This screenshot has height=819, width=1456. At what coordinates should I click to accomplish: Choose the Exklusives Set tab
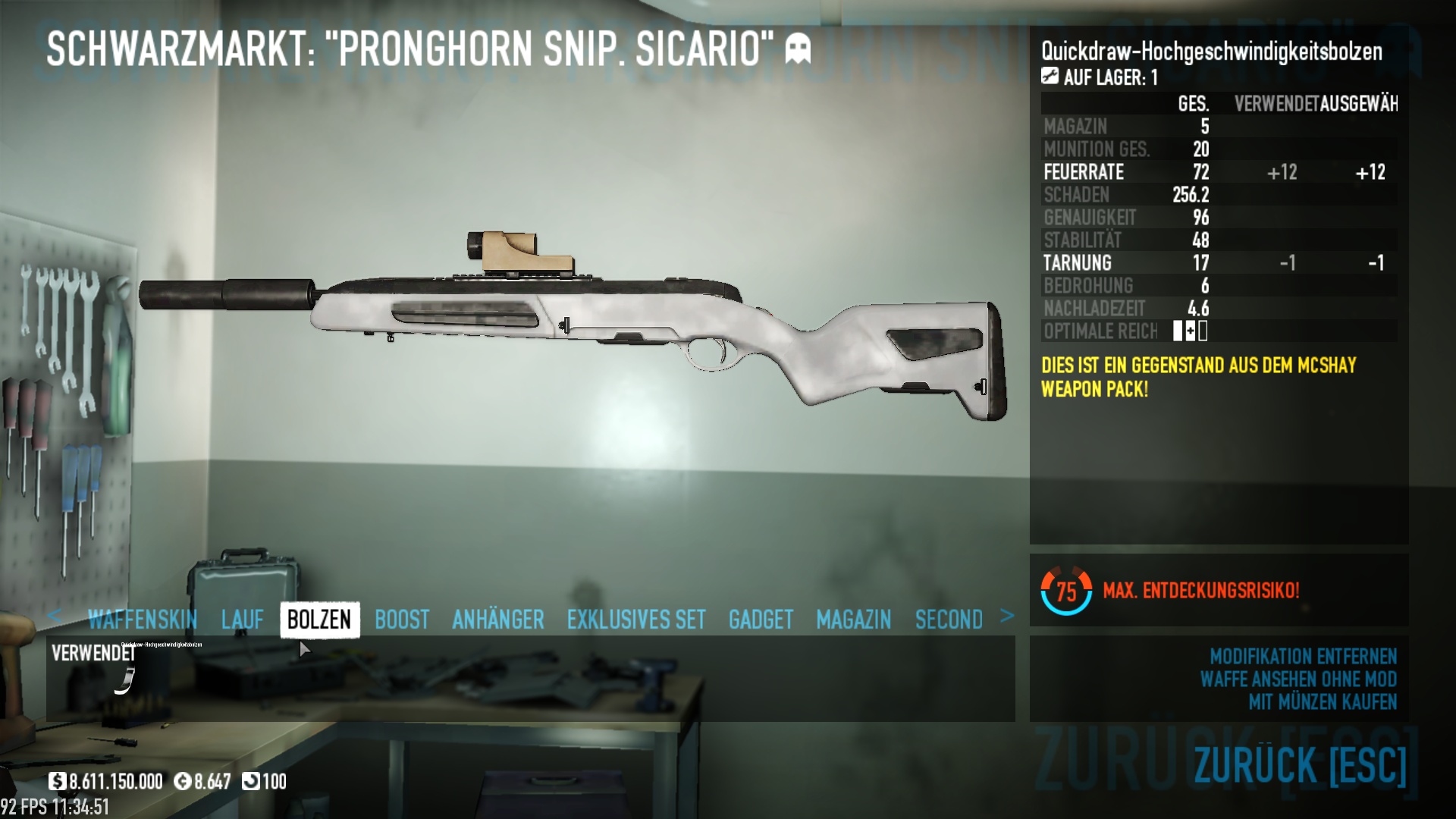click(x=636, y=620)
